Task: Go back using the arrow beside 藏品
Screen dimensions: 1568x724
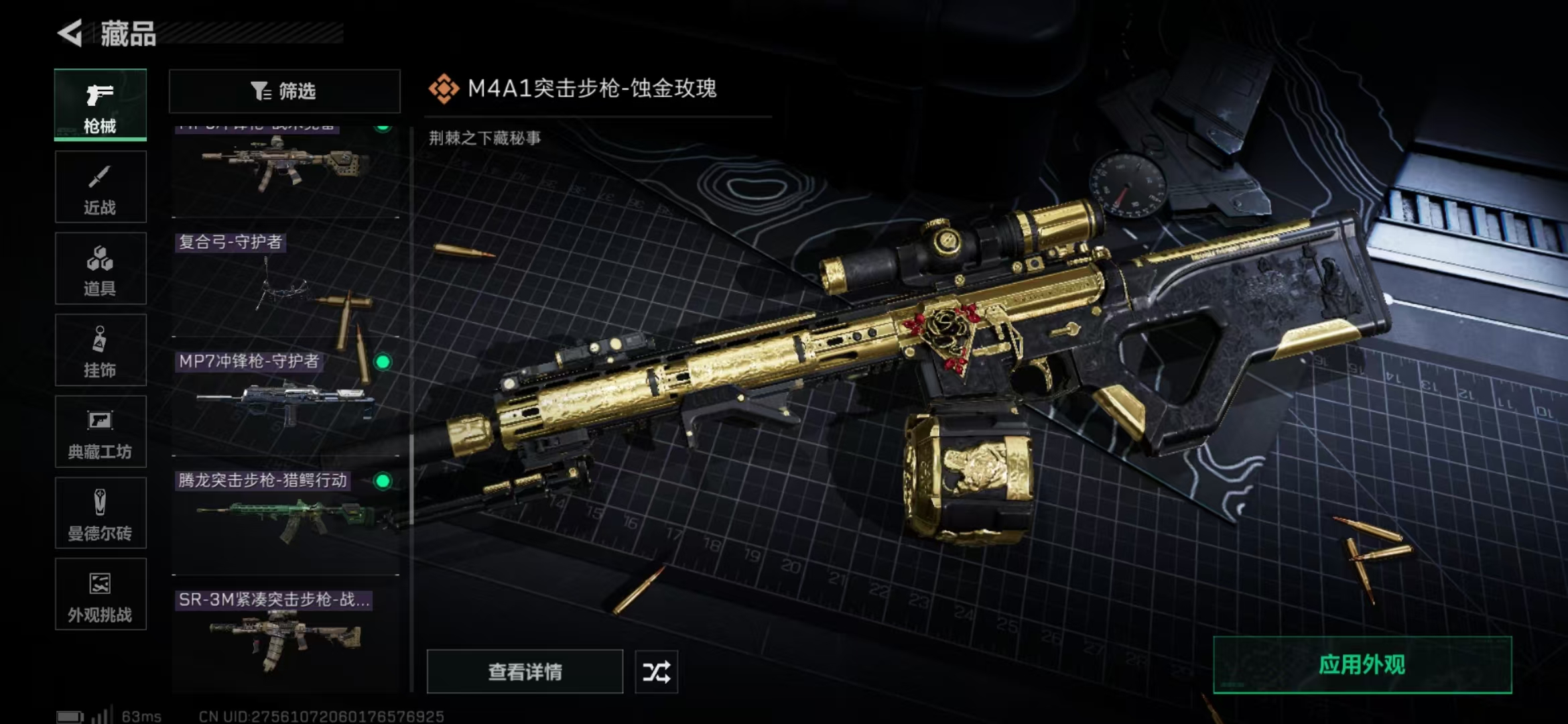Action: (70, 33)
